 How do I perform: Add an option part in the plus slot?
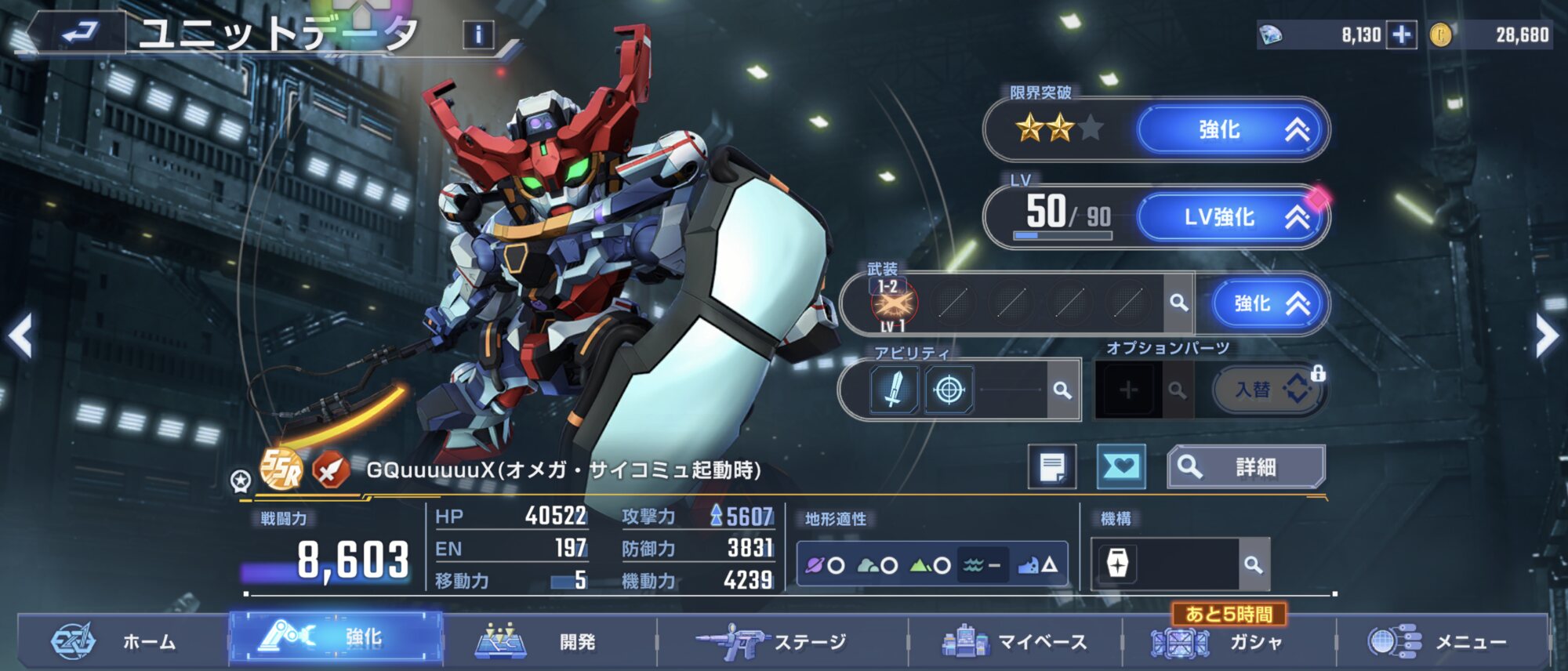(x=1127, y=390)
